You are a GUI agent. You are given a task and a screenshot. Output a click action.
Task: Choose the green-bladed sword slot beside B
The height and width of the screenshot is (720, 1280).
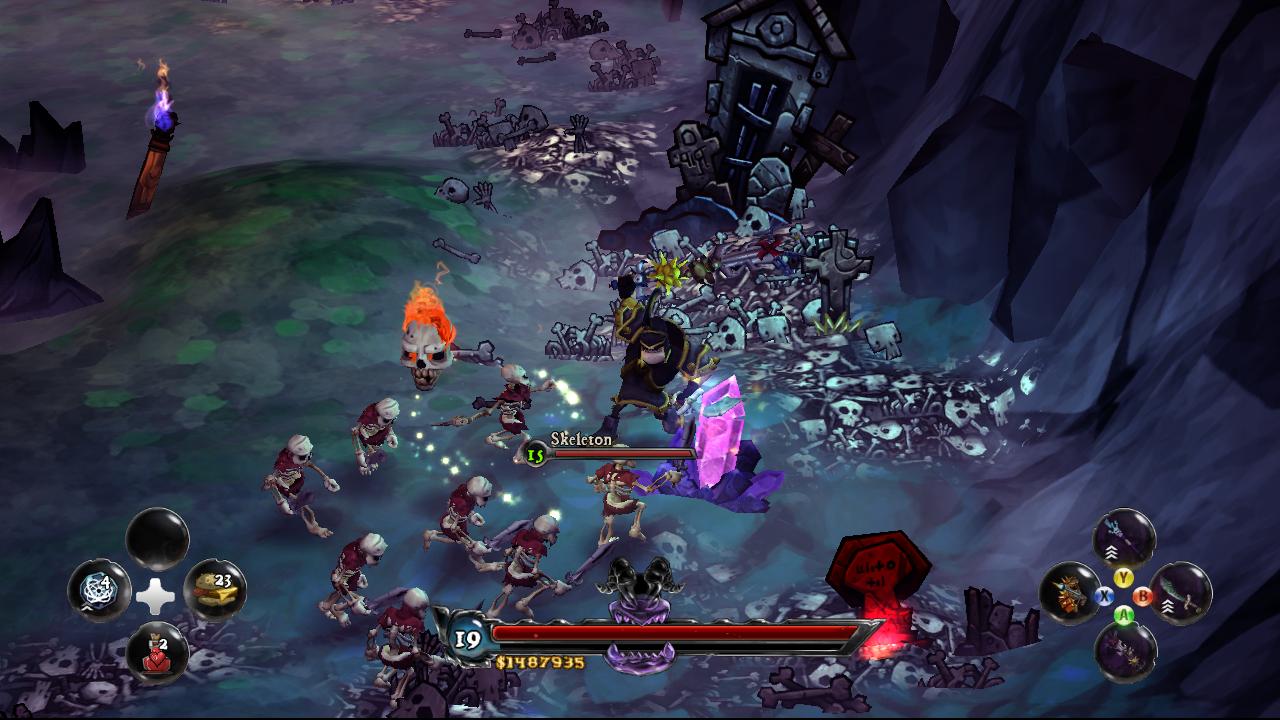click(x=1181, y=593)
